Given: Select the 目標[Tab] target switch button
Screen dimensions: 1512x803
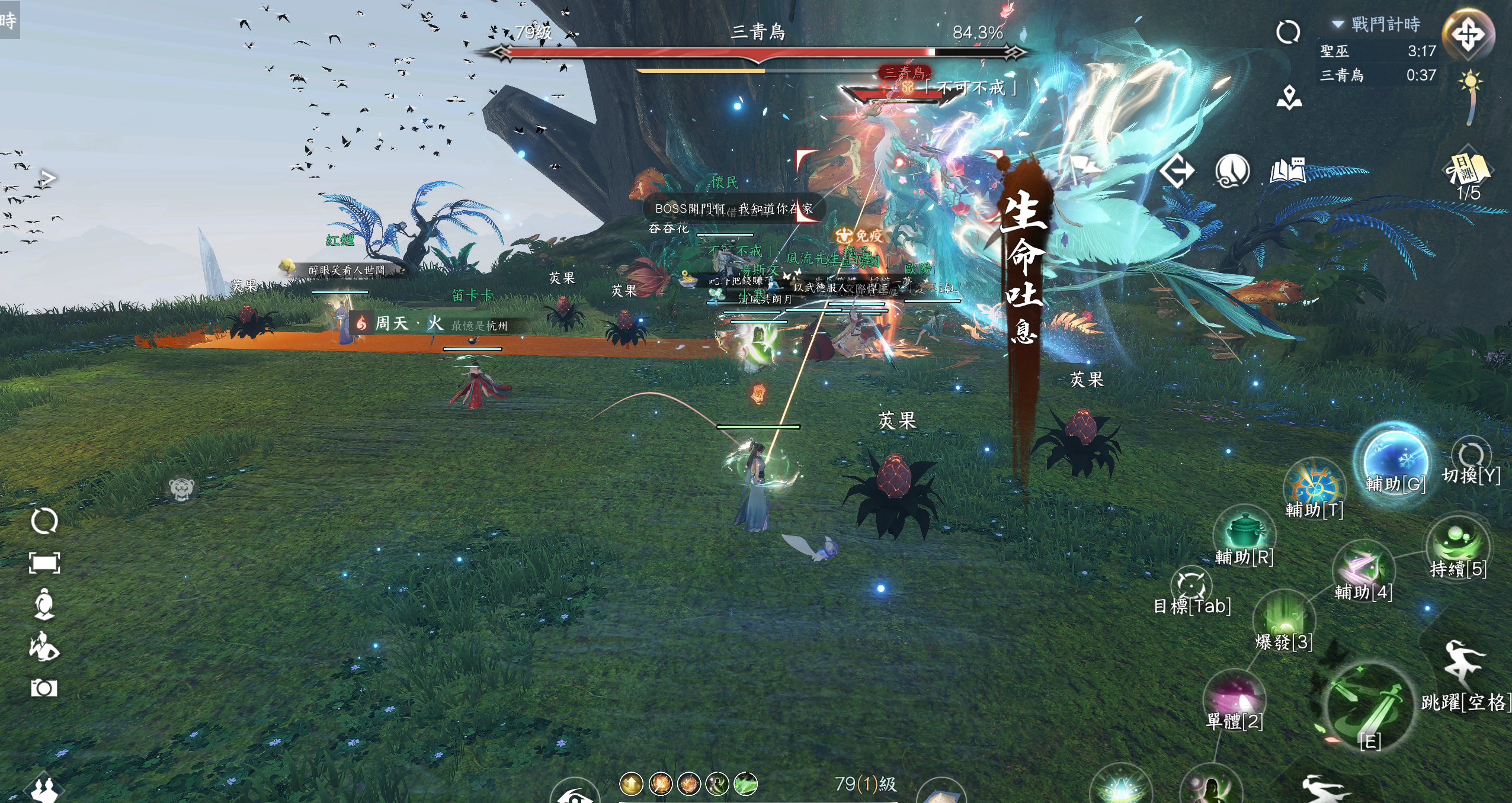Looking at the screenshot, I should pos(1191,585).
